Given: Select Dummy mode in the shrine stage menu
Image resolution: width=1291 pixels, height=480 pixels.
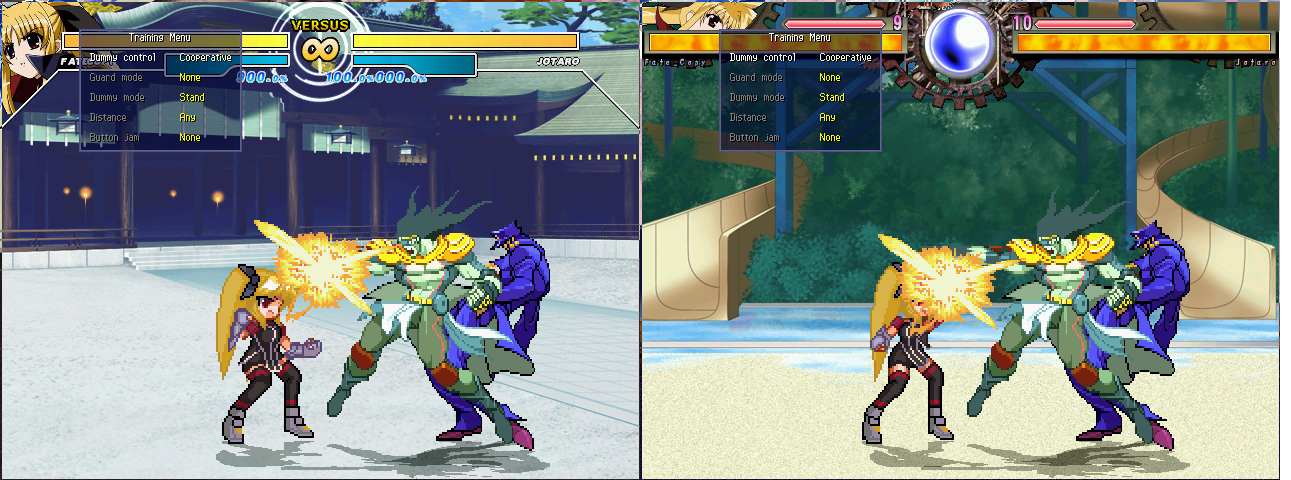Looking at the screenshot, I should [117, 98].
